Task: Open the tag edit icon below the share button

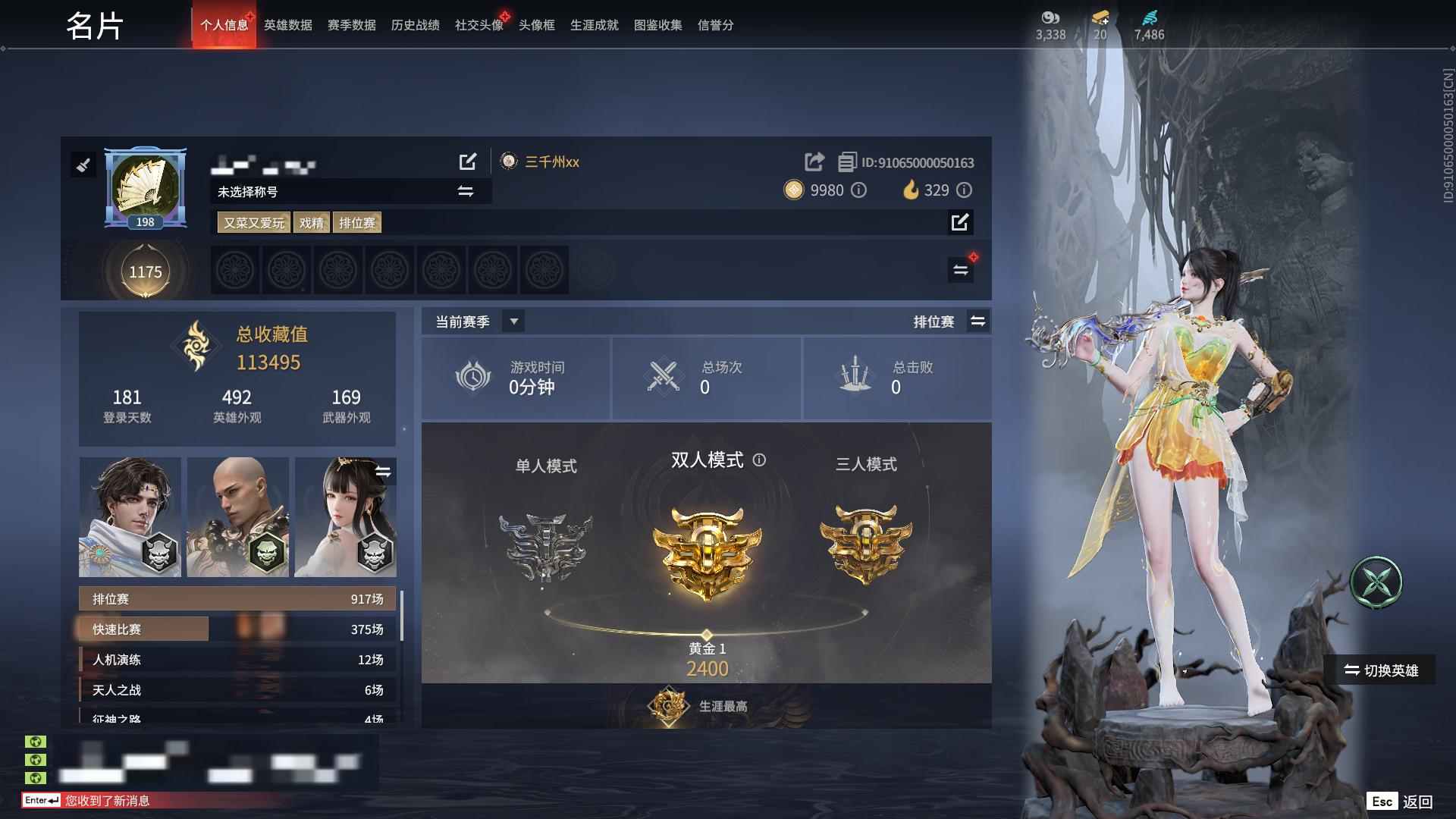Action: click(960, 223)
